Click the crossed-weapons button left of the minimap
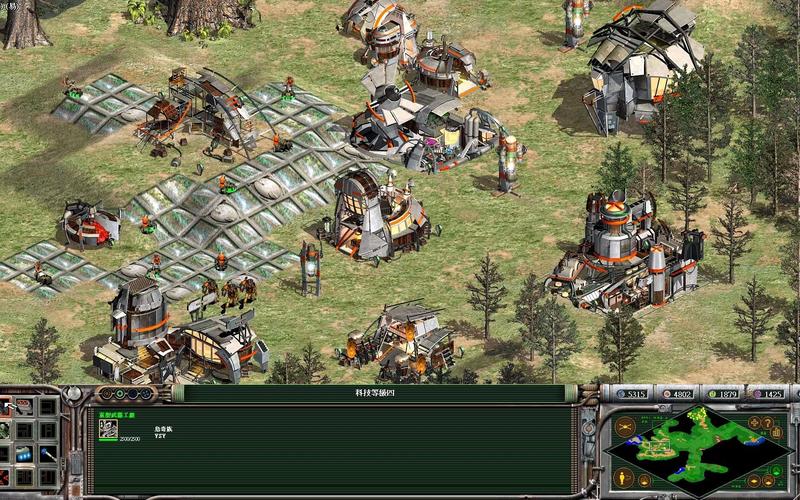This screenshot has width=800, height=500. 625,426
